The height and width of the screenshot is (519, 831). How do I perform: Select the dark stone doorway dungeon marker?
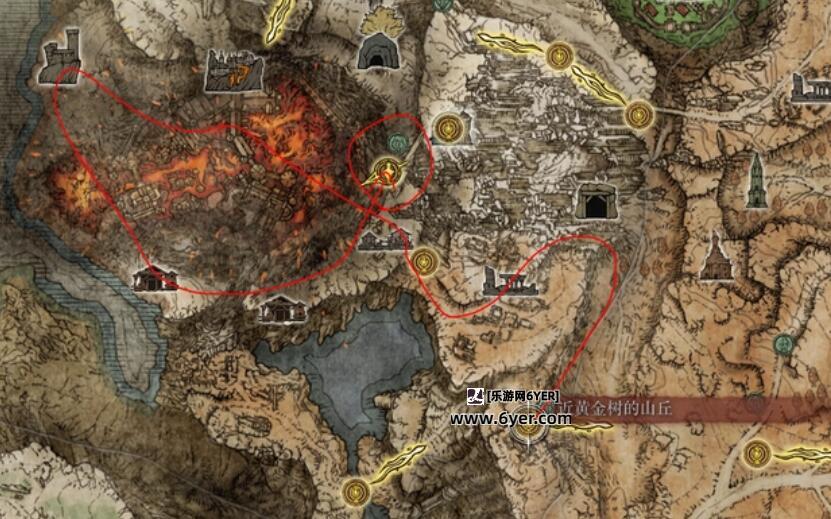click(x=595, y=203)
